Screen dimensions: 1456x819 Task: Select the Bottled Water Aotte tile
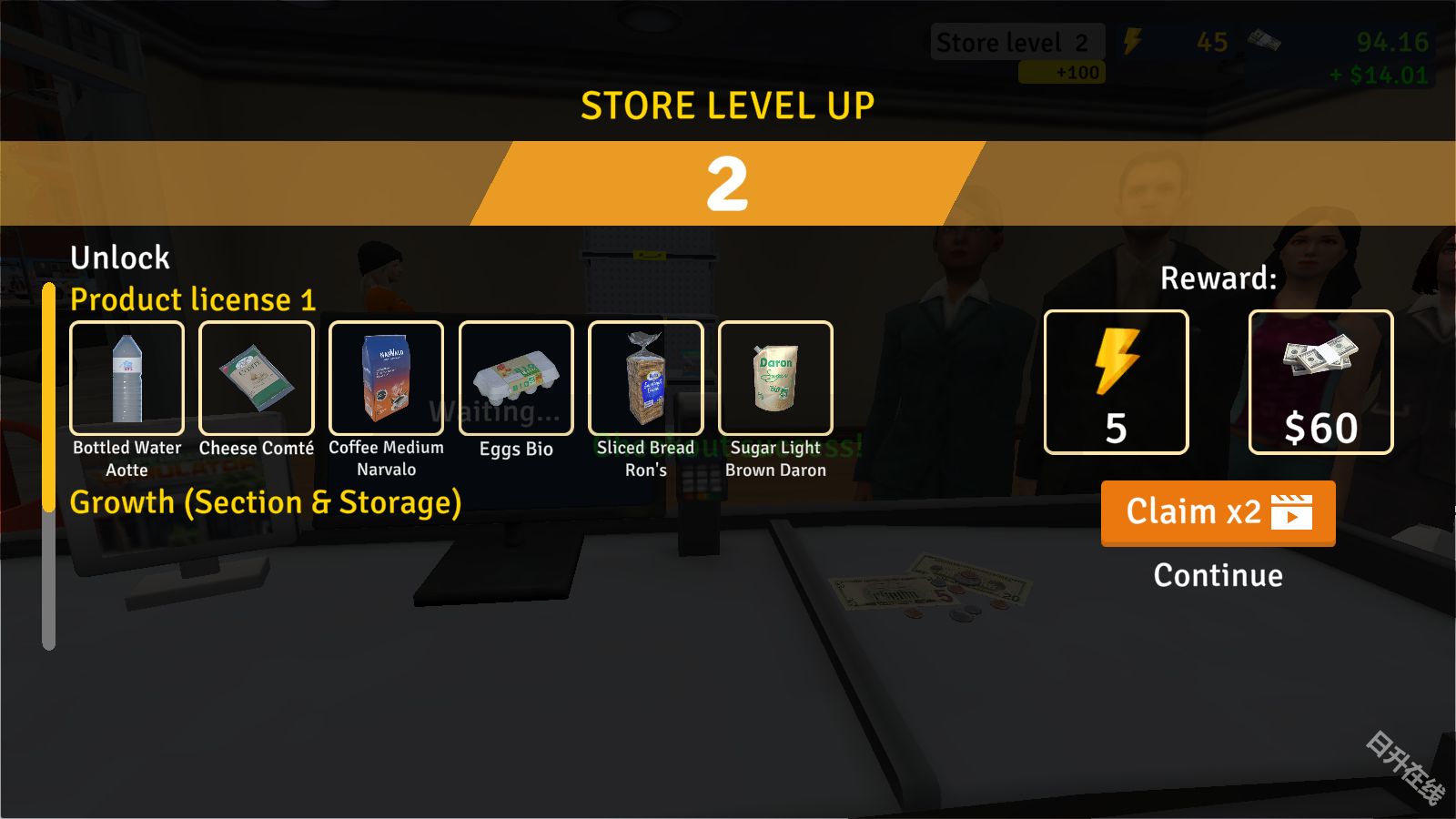pos(127,379)
